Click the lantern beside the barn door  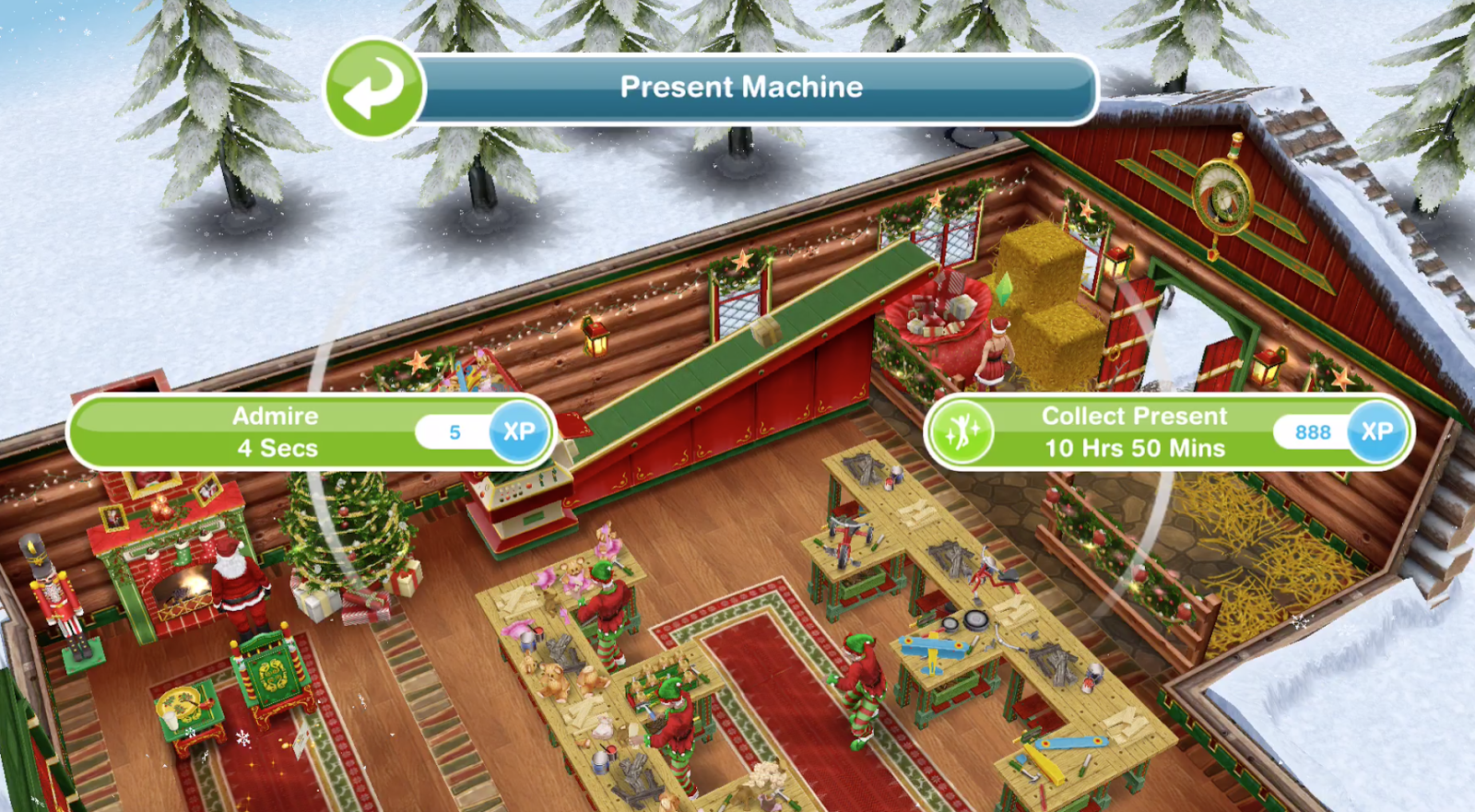(x=1266, y=367)
